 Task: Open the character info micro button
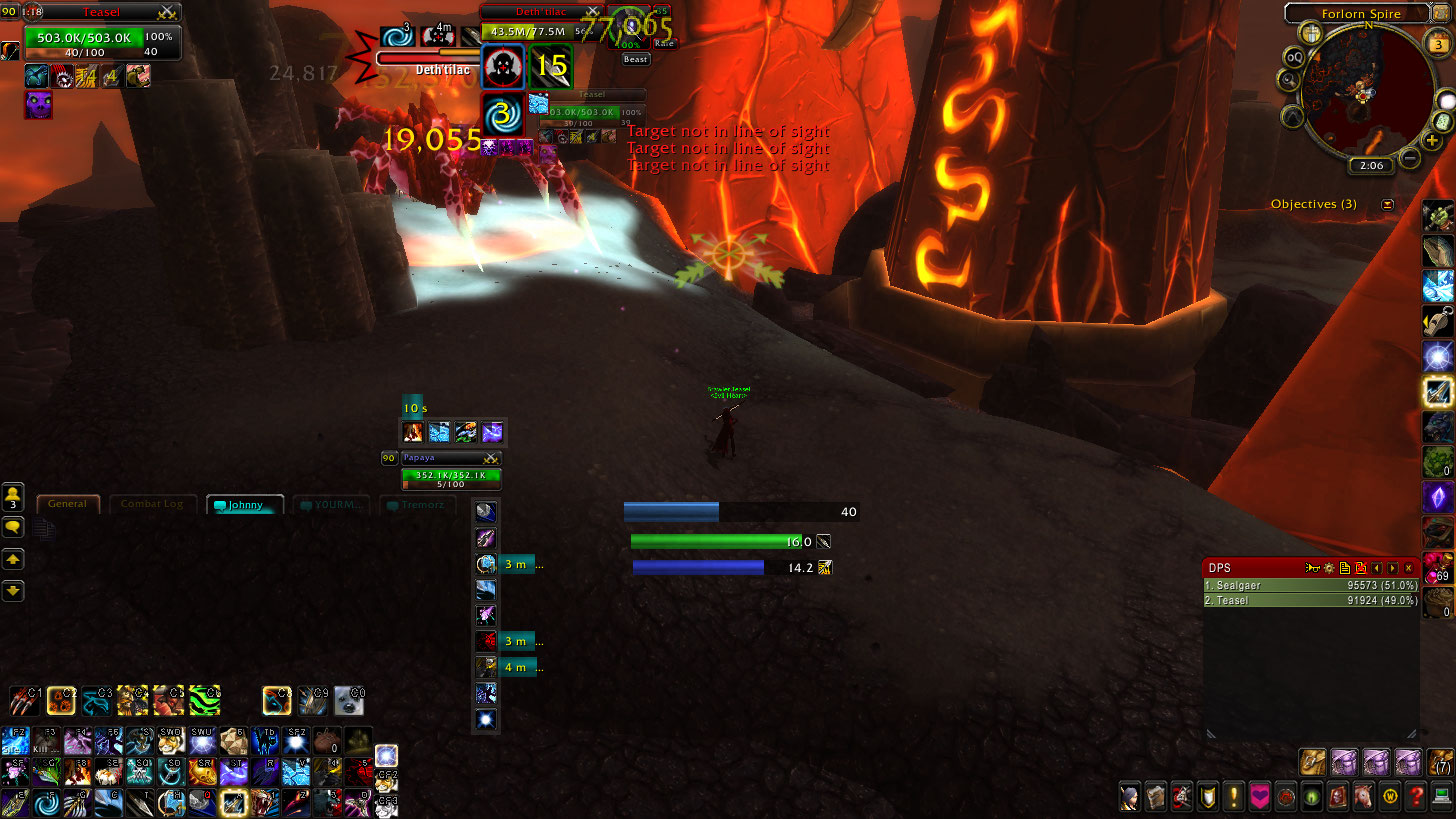coord(1130,797)
